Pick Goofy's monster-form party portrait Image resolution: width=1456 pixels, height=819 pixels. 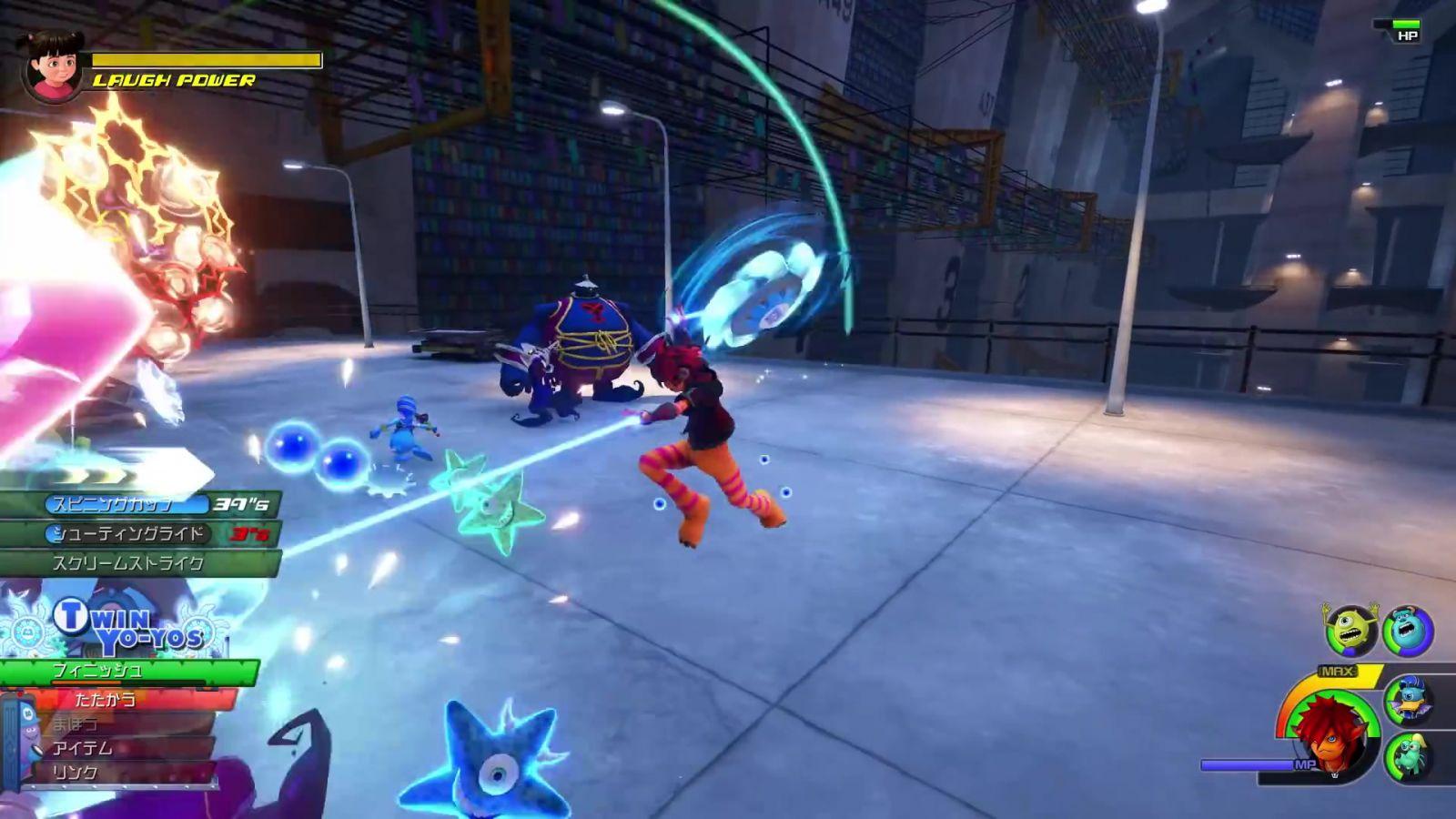click(1408, 757)
